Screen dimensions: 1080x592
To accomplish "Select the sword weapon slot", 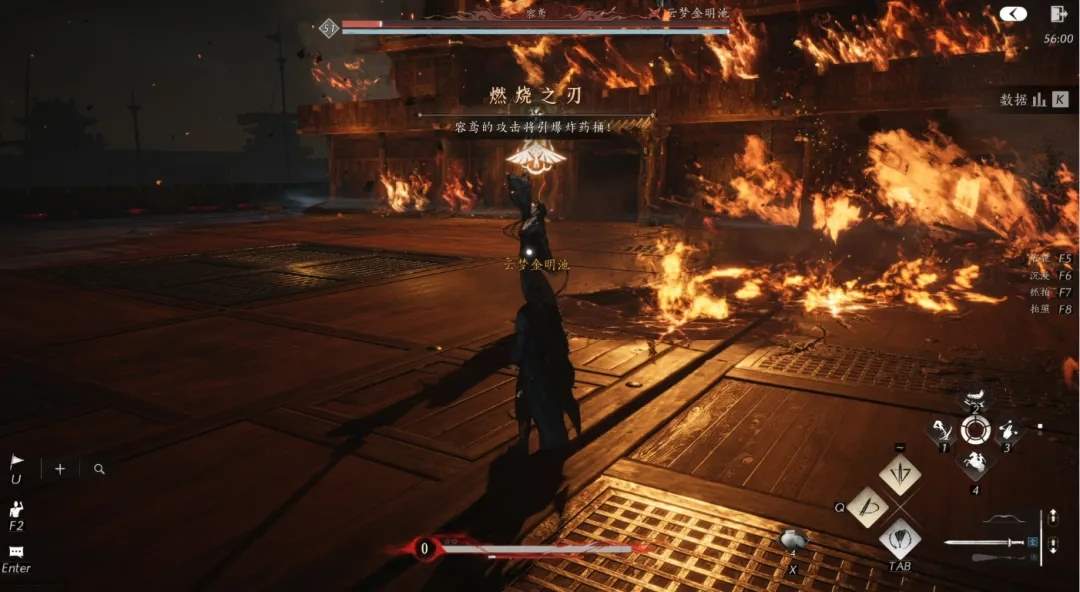I will pos(985,542).
